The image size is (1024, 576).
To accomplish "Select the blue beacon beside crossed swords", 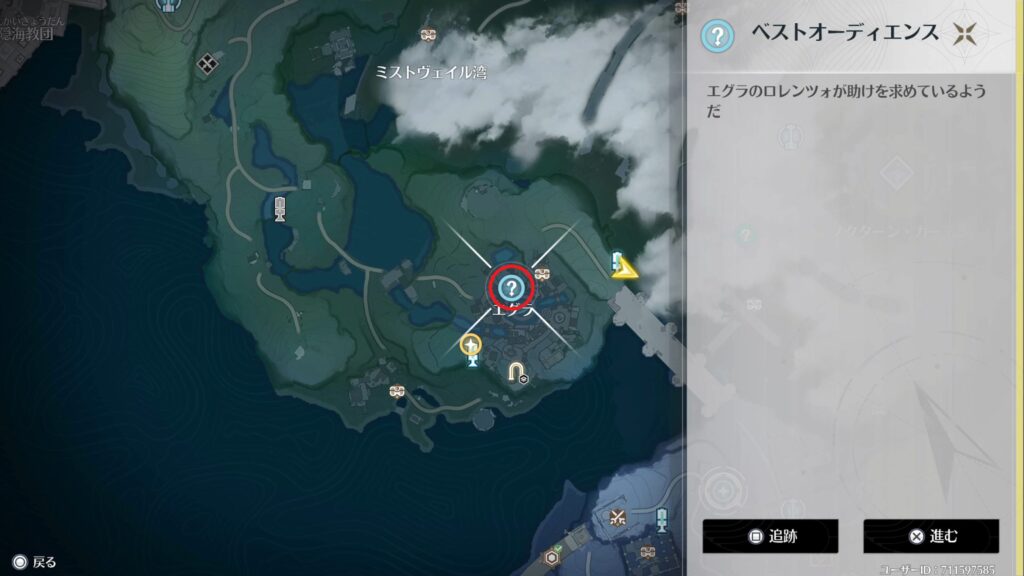I will (x=661, y=518).
